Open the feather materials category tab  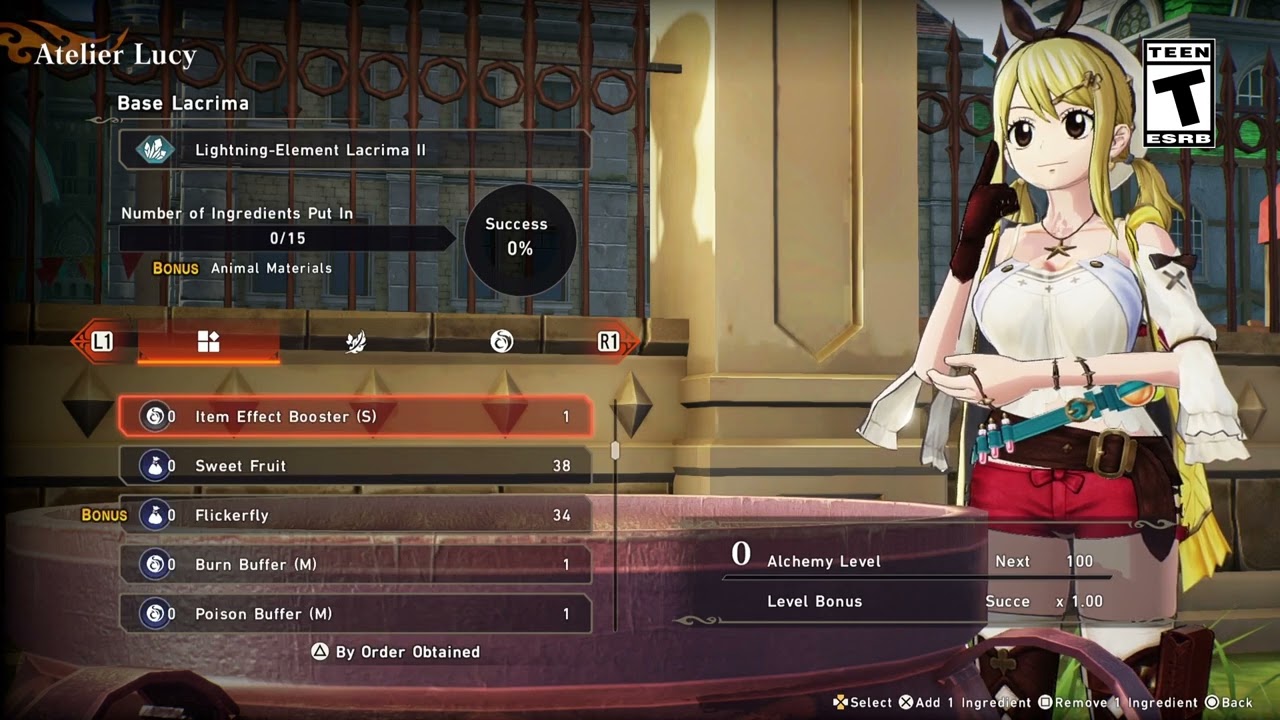pyautogui.click(x=355, y=342)
